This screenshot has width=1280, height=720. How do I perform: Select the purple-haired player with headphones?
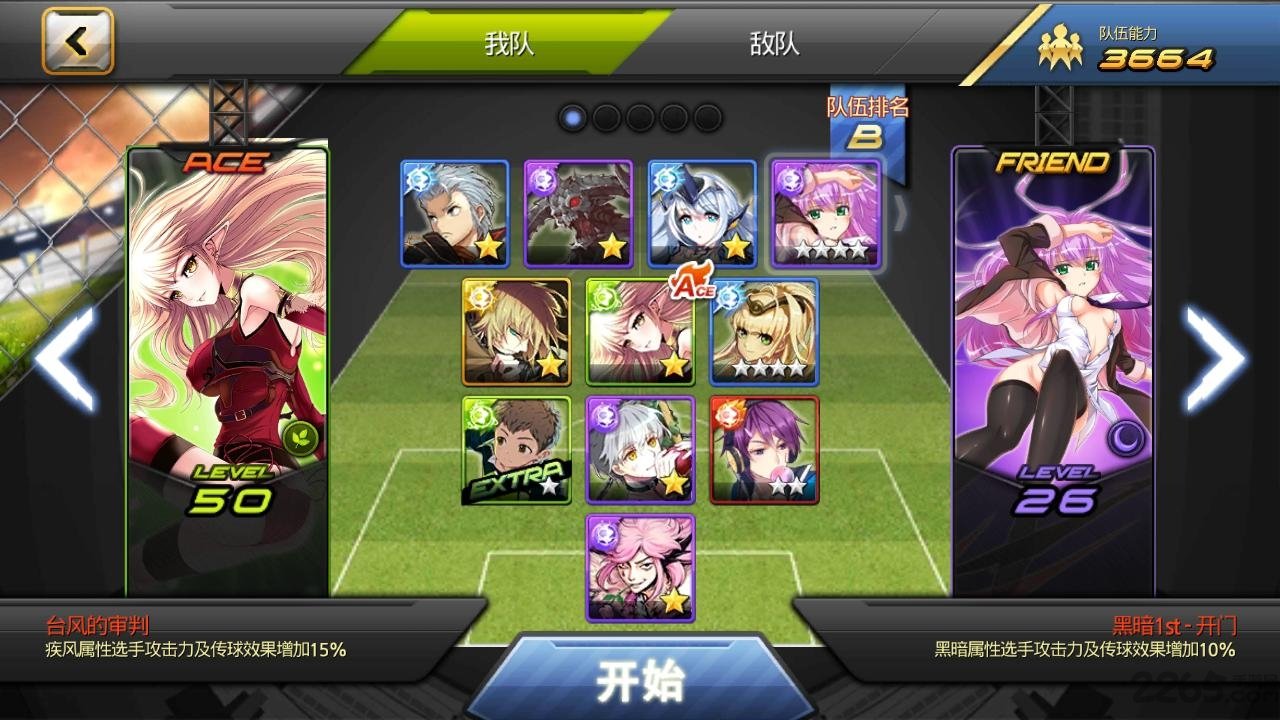coord(764,450)
